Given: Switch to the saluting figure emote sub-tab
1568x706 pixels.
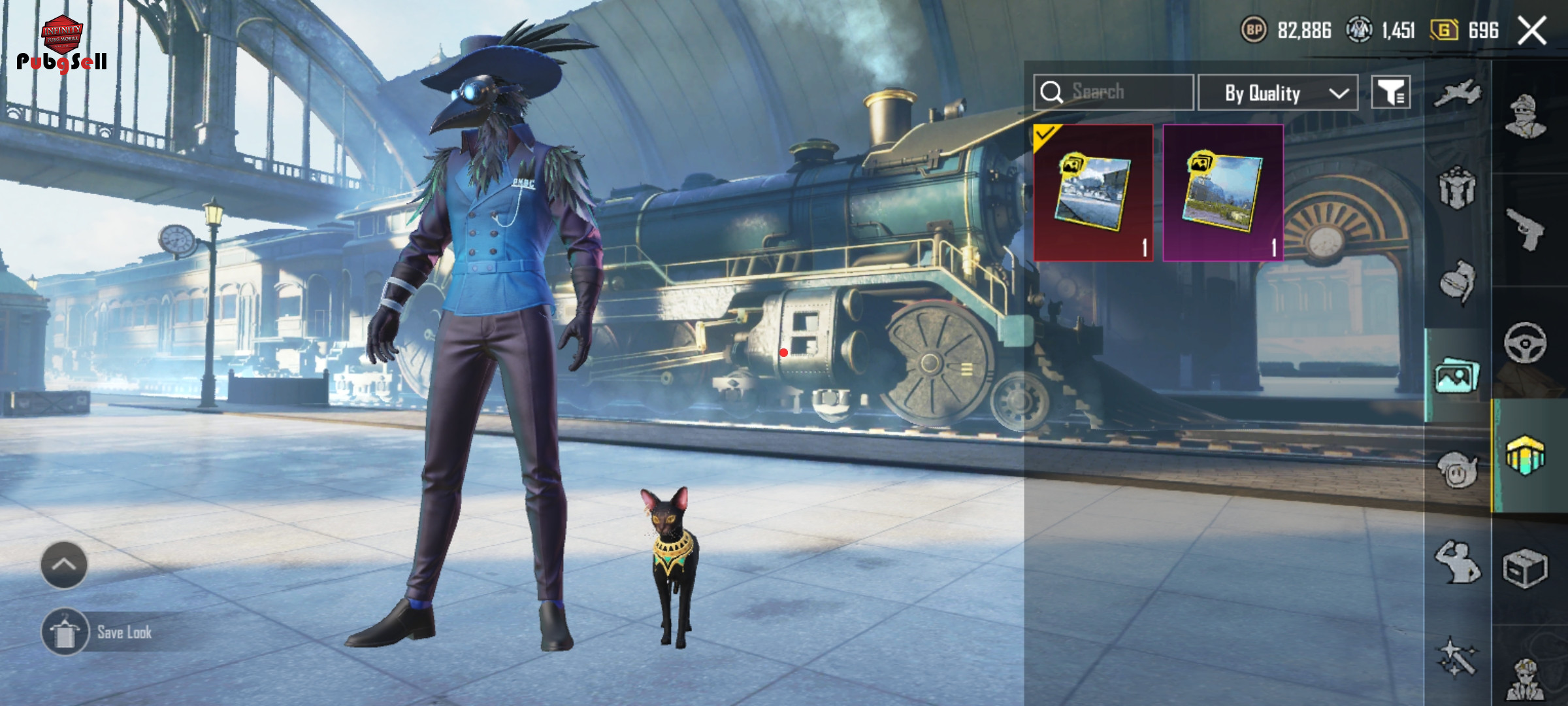Looking at the screenshot, I should (1458, 562).
